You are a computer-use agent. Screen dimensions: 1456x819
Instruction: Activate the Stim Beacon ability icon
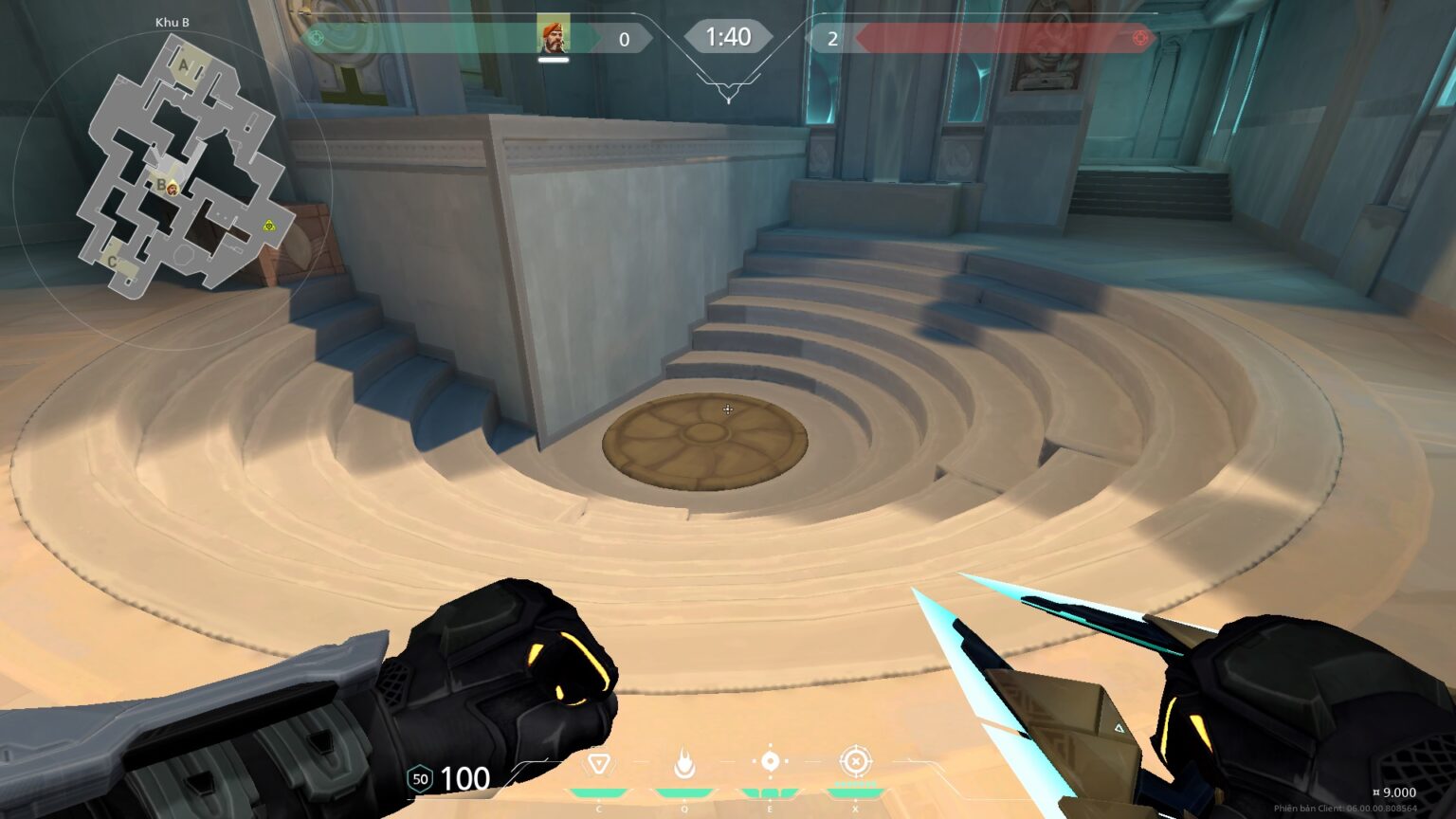pos(598,763)
